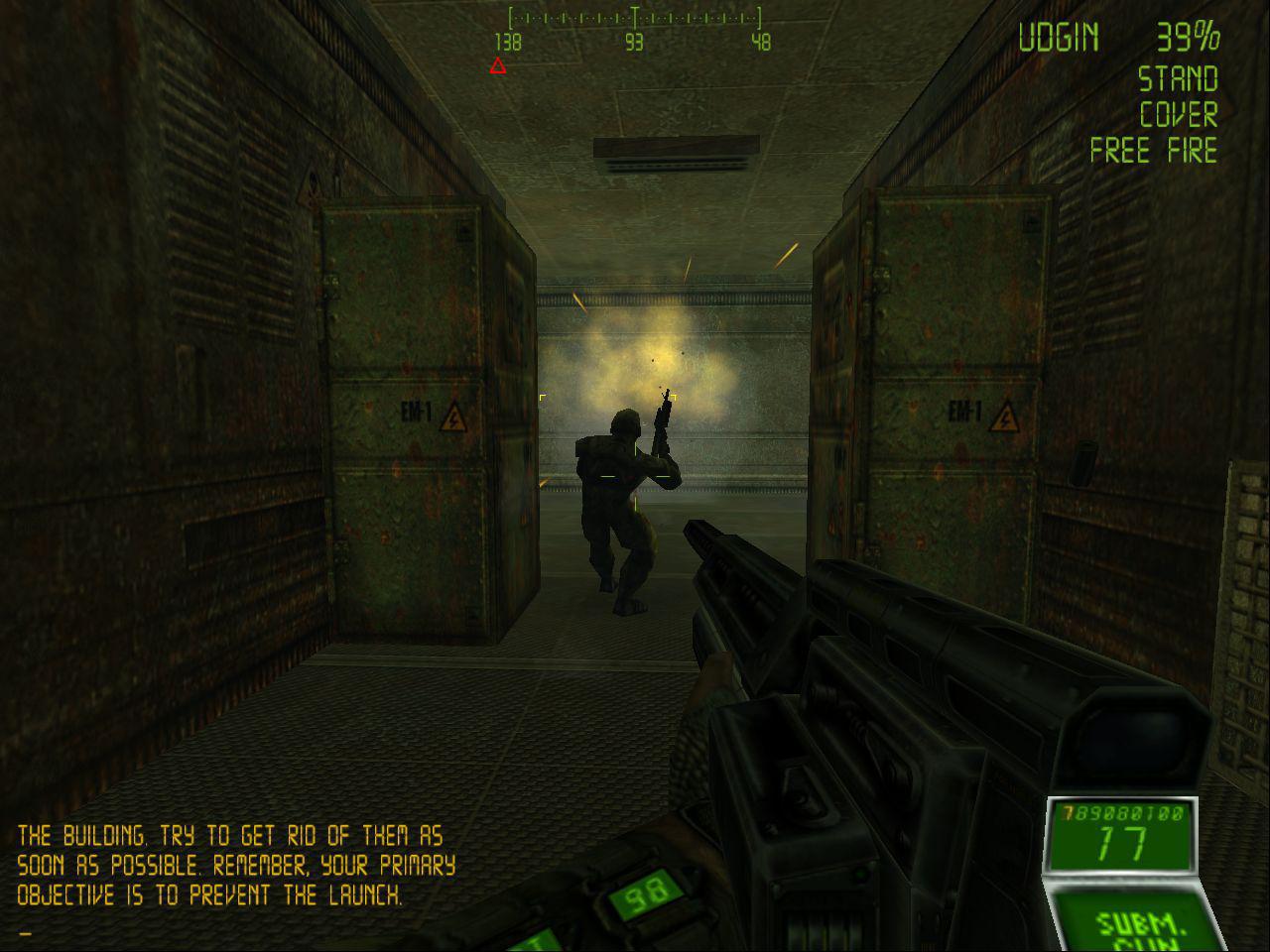
Task: Select the UDGIN soldier name label
Action: [x=1059, y=38]
